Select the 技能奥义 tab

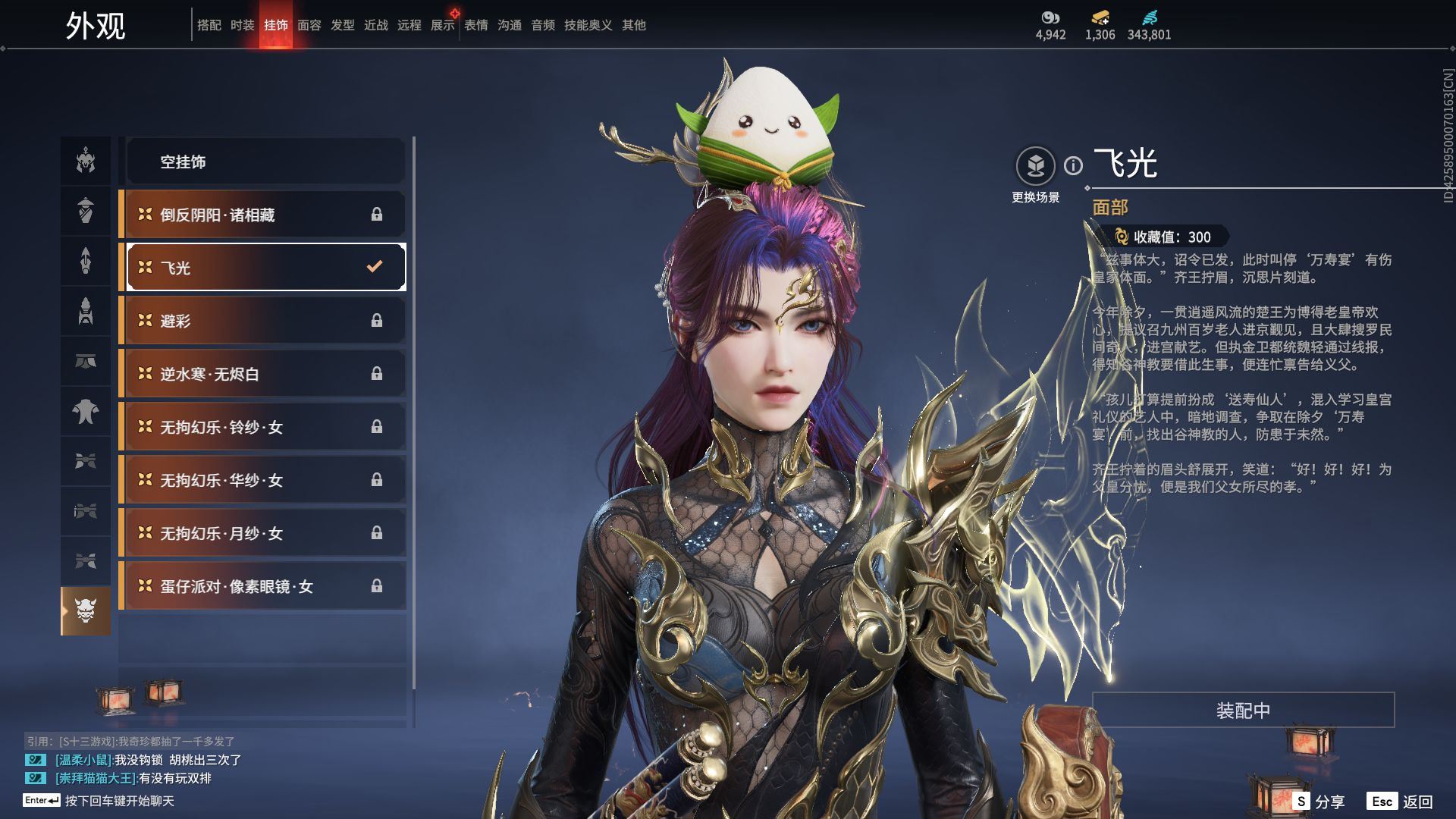(x=588, y=25)
